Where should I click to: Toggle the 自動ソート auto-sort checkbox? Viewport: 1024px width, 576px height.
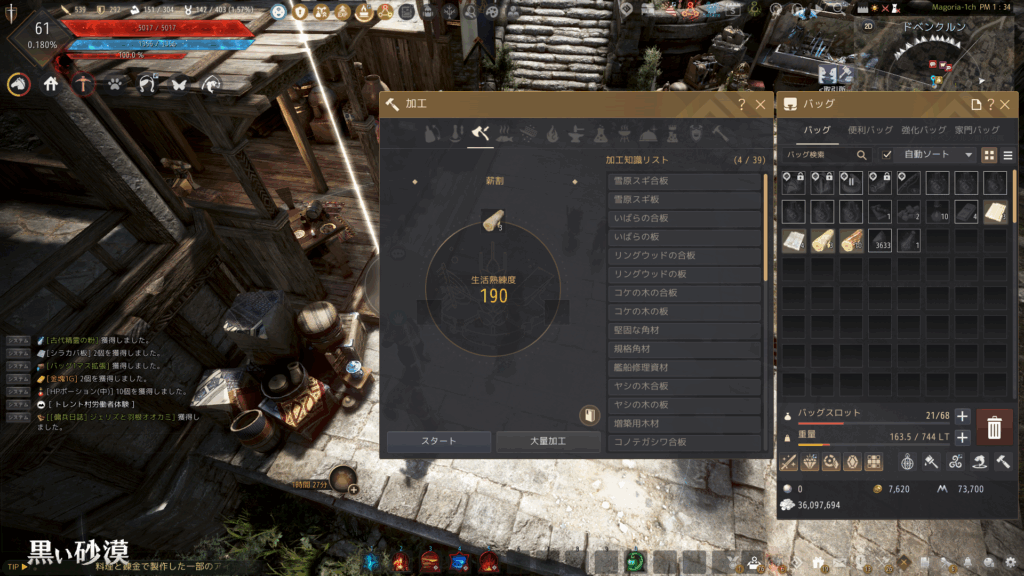[x=886, y=155]
